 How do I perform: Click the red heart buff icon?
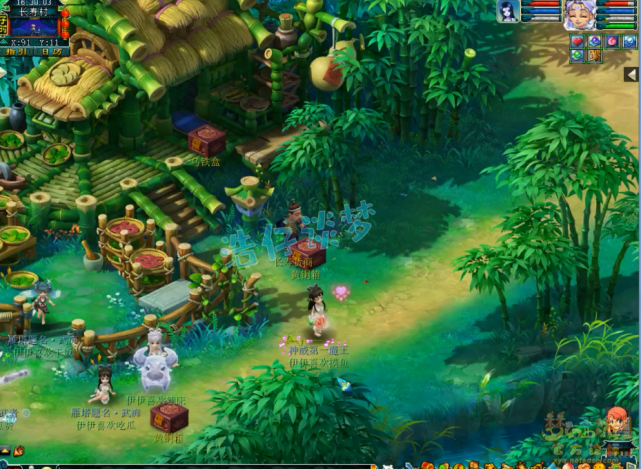click(577, 41)
